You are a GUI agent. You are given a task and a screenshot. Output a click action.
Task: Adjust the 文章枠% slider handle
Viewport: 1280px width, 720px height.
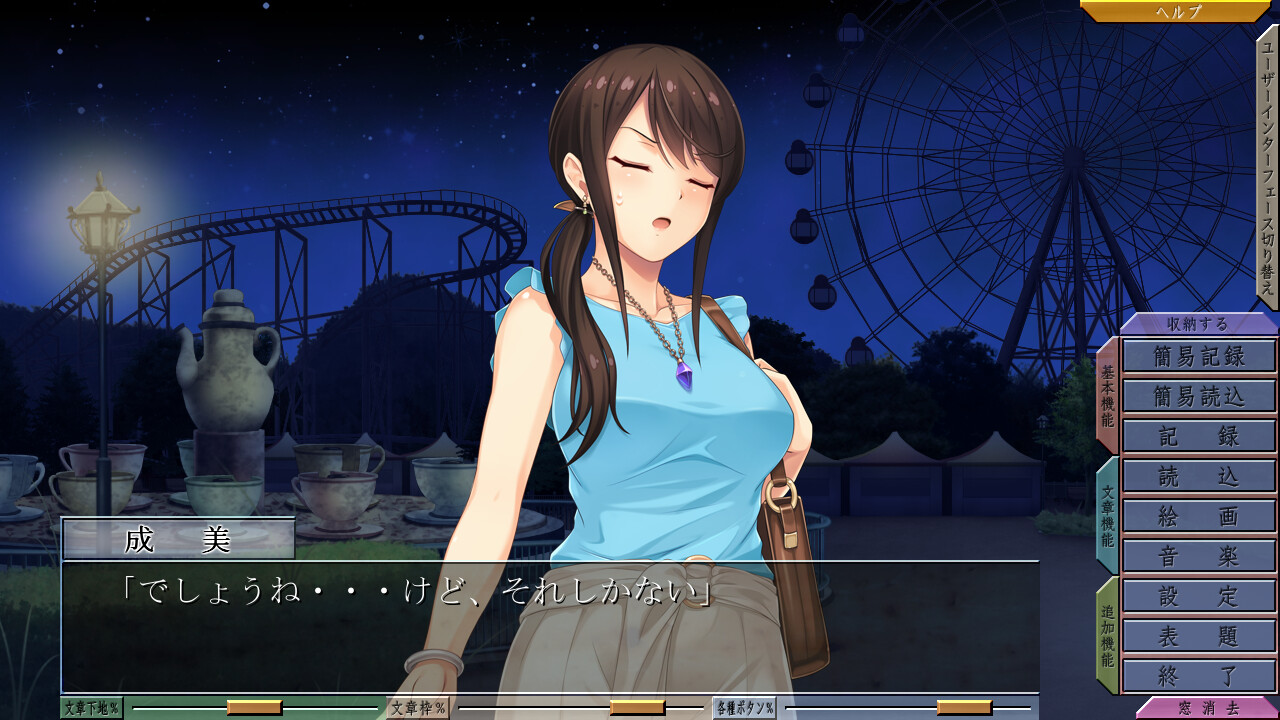tap(637, 708)
